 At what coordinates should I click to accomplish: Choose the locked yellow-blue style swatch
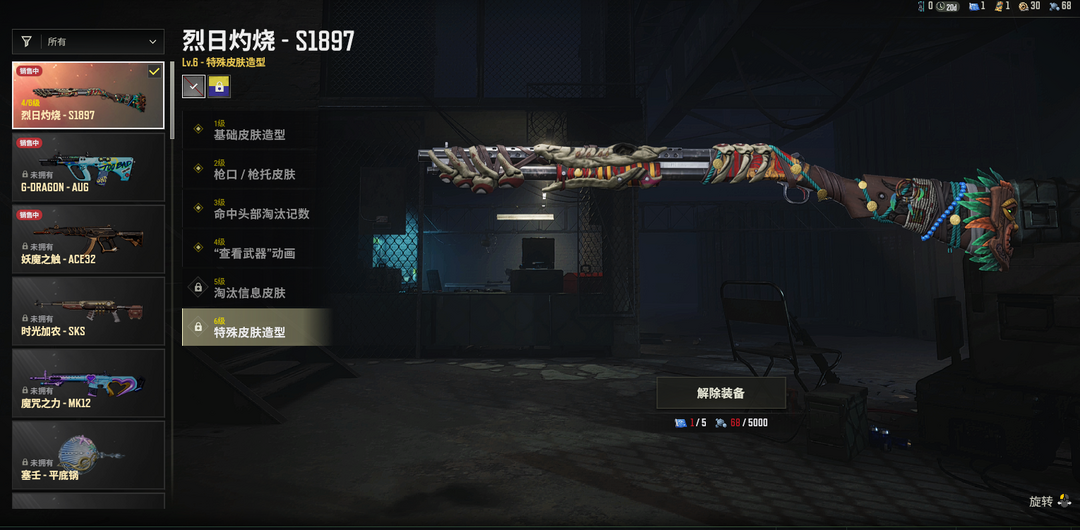click(219, 87)
